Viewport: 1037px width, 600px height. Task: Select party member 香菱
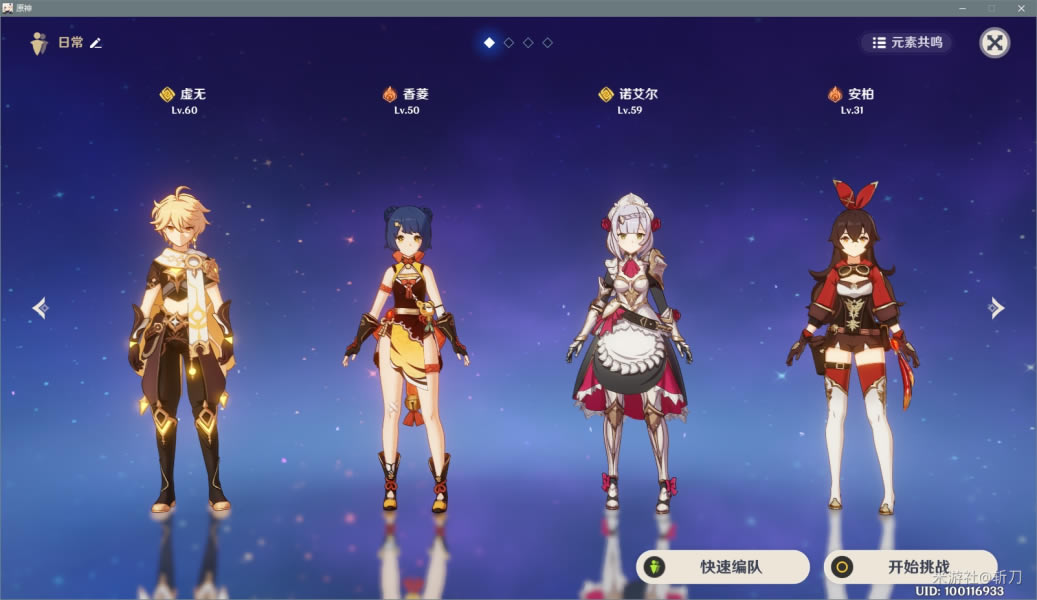tap(405, 350)
